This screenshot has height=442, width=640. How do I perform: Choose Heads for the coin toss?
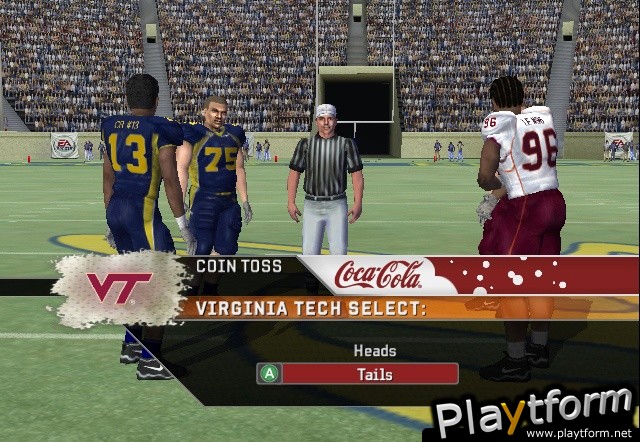[375, 351]
